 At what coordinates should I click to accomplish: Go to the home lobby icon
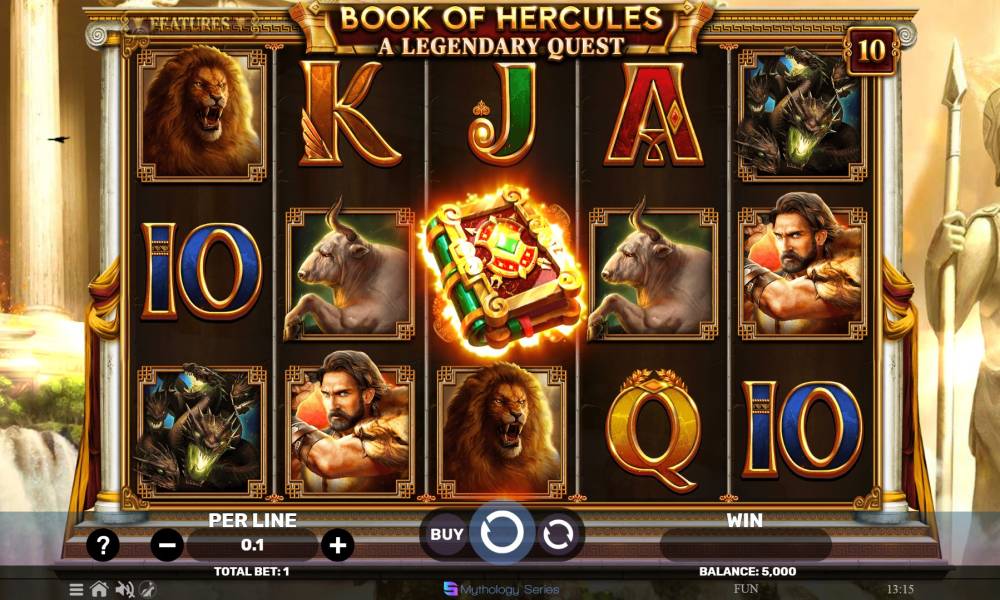(x=99, y=589)
